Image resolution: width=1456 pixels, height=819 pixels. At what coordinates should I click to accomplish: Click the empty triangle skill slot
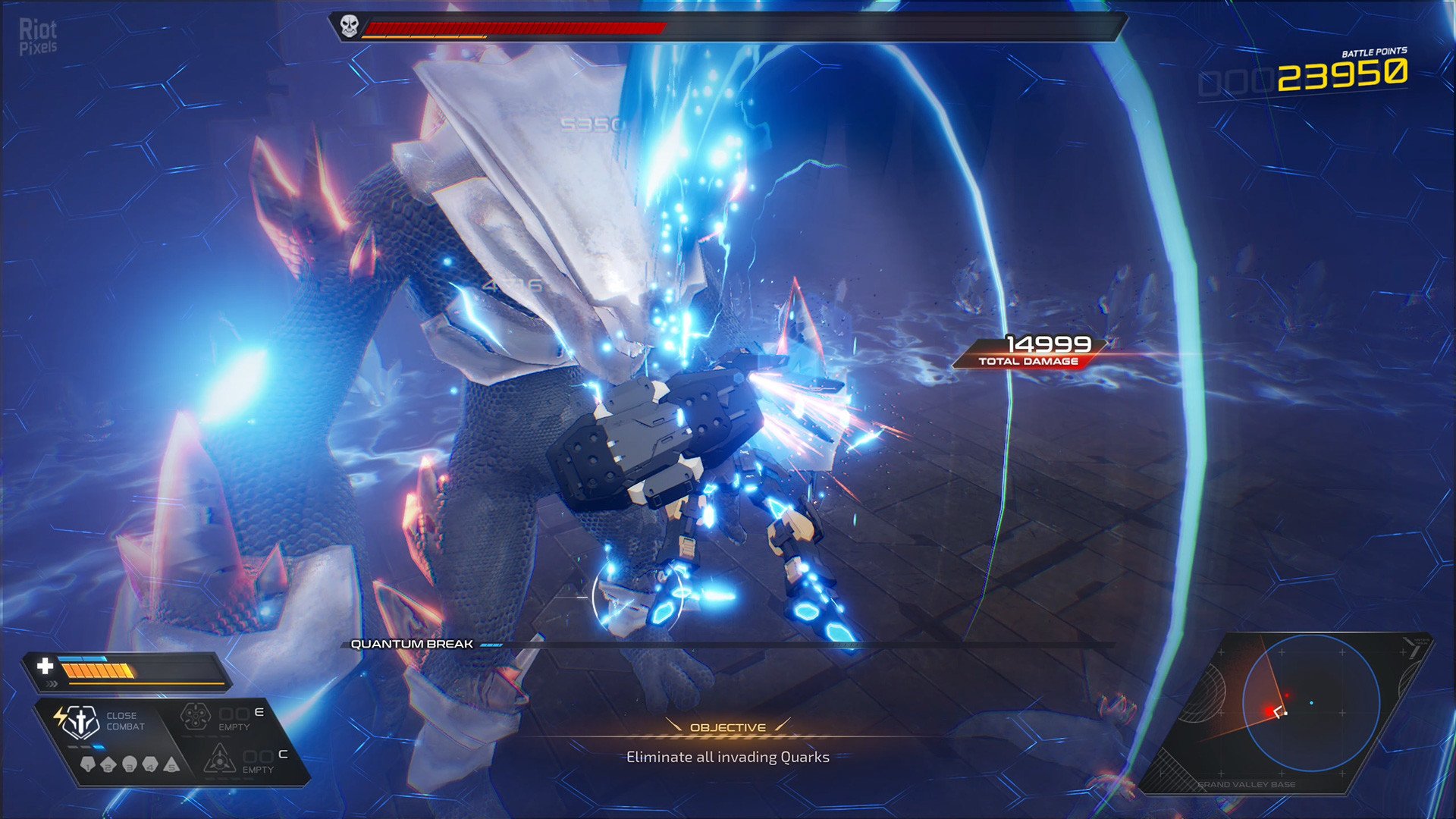[219, 758]
